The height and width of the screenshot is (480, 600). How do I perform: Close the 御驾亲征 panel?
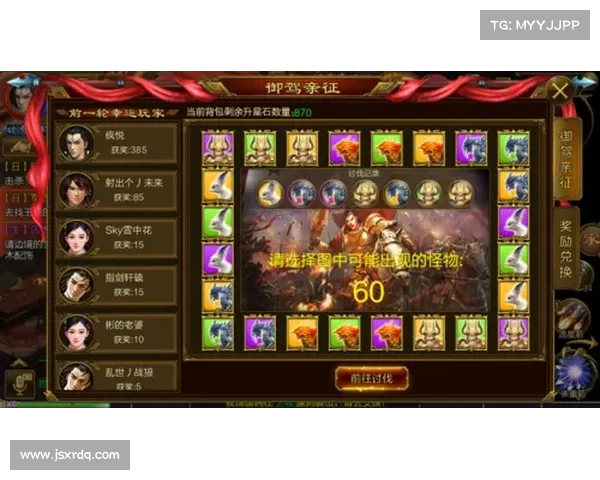click(560, 91)
